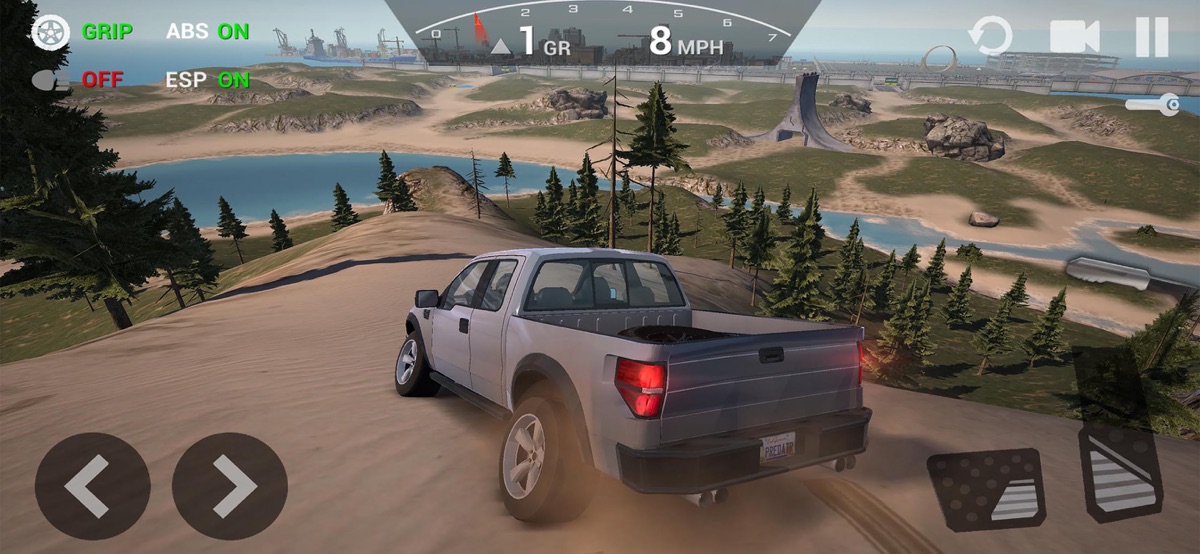This screenshot has width=1200, height=554.
Task: Switch the camera view
Action: 1074,37
